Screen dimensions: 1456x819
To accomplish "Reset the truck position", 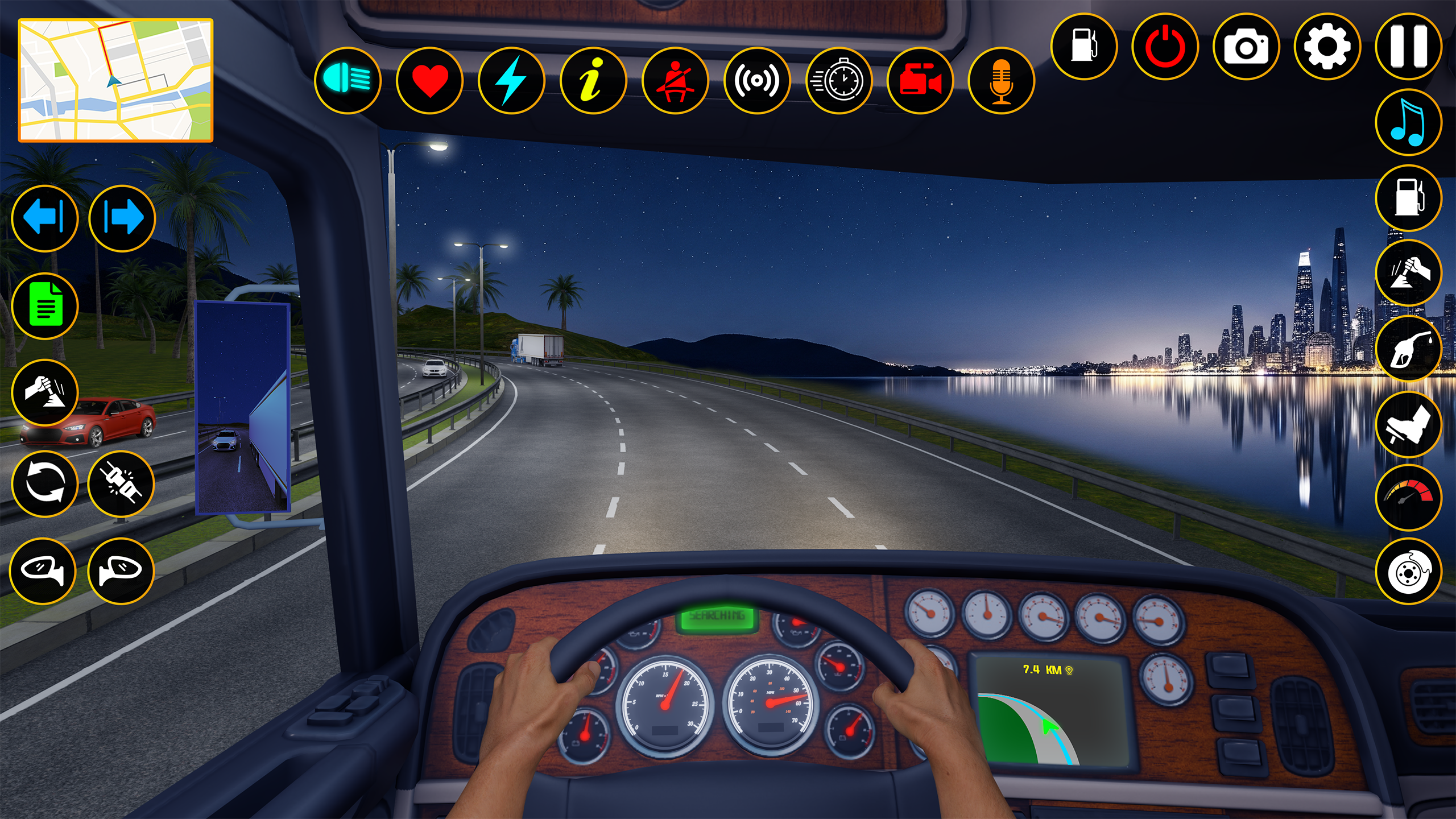I will point(45,483).
